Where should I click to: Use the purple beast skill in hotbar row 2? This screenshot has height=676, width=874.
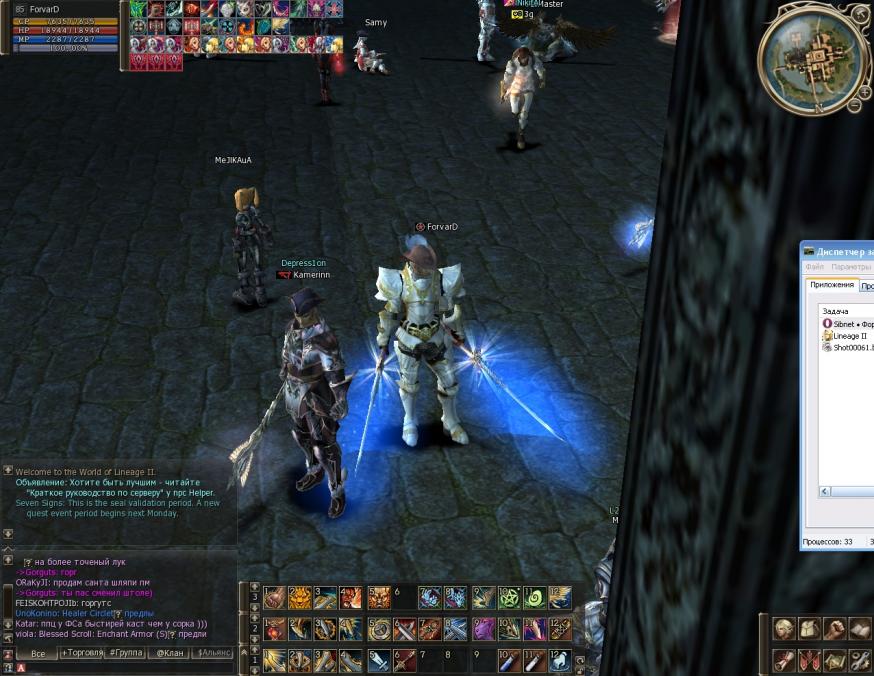pos(483,629)
